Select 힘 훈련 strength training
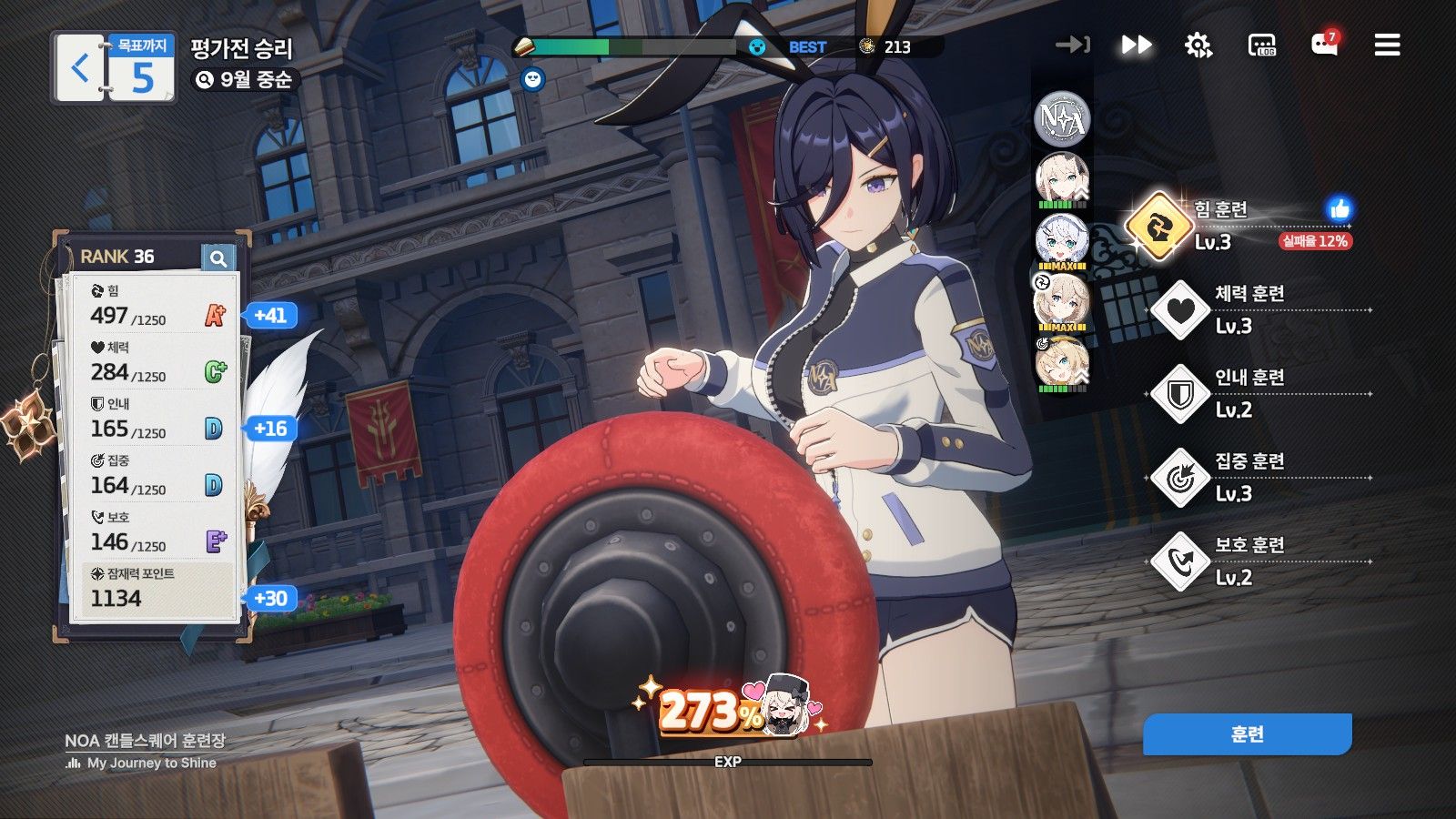The width and height of the screenshot is (1456, 819). click(x=1158, y=226)
